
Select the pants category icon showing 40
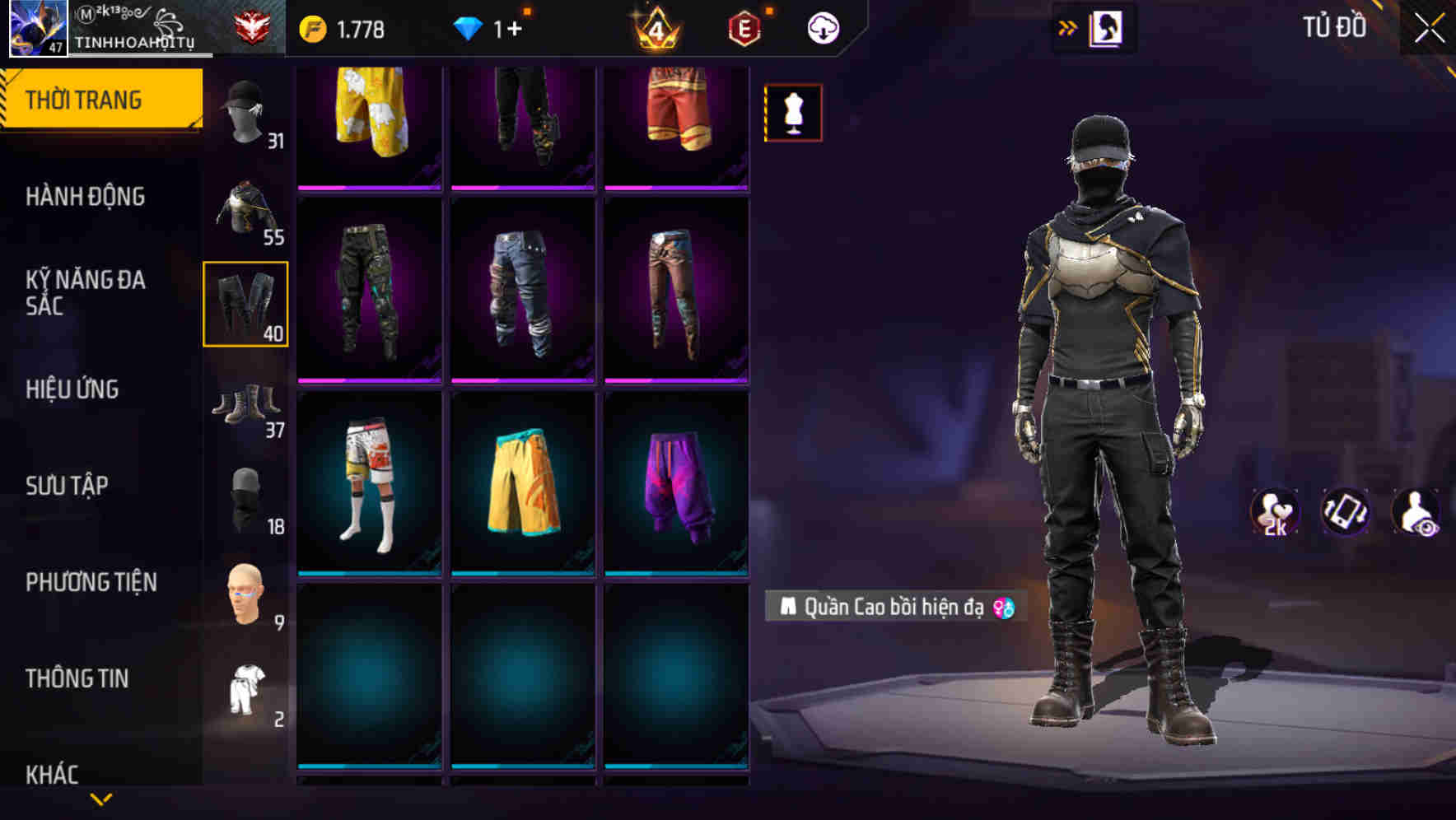pyautogui.click(x=245, y=303)
